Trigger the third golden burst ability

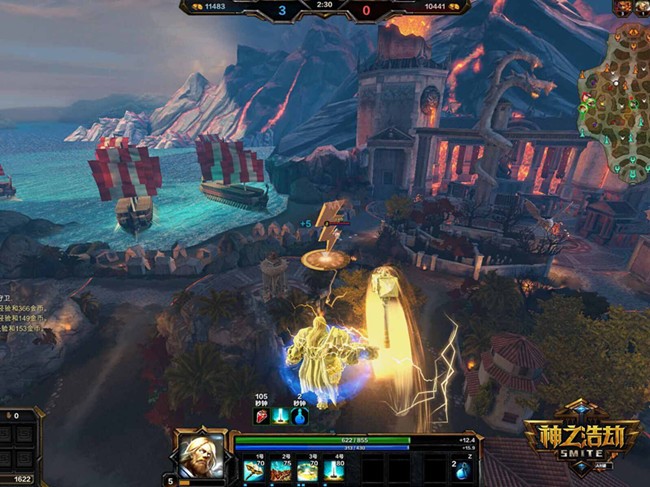(x=308, y=469)
